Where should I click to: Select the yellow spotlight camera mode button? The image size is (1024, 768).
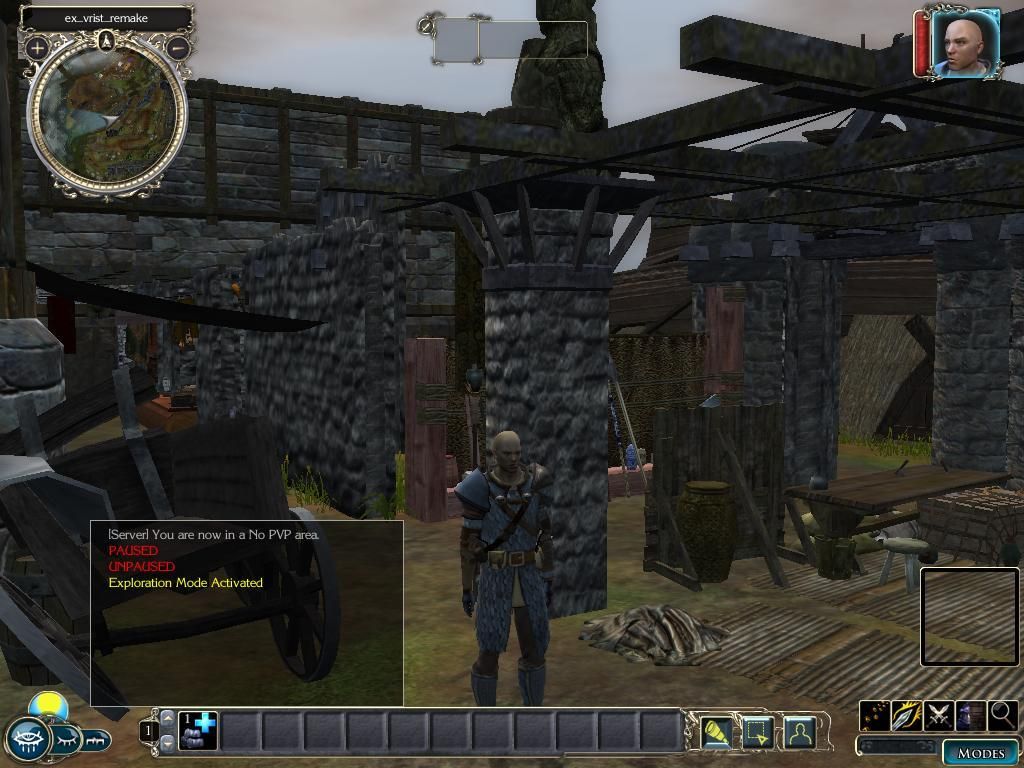716,733
